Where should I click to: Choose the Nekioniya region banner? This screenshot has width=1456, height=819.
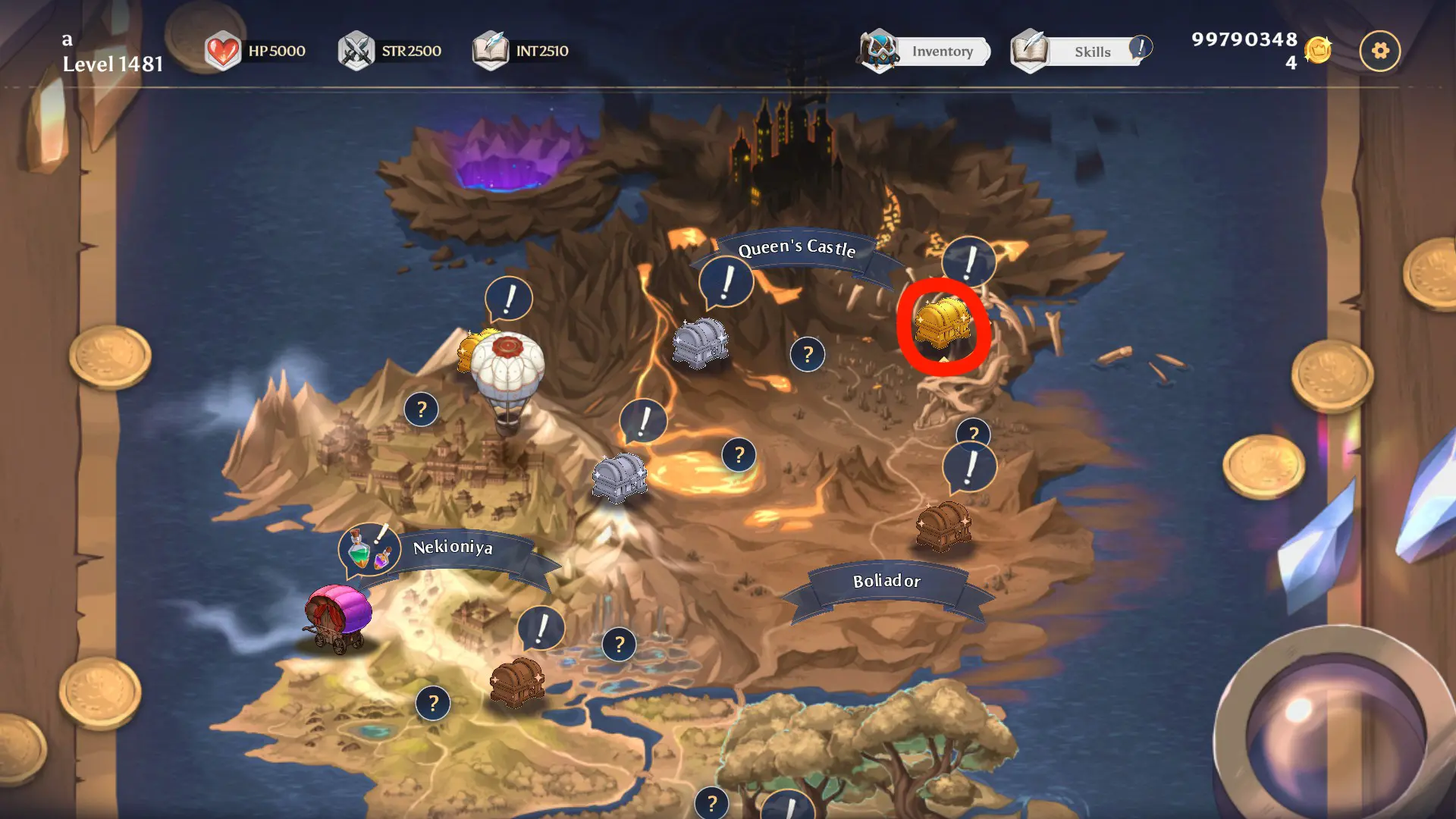(x=453, y=547)
